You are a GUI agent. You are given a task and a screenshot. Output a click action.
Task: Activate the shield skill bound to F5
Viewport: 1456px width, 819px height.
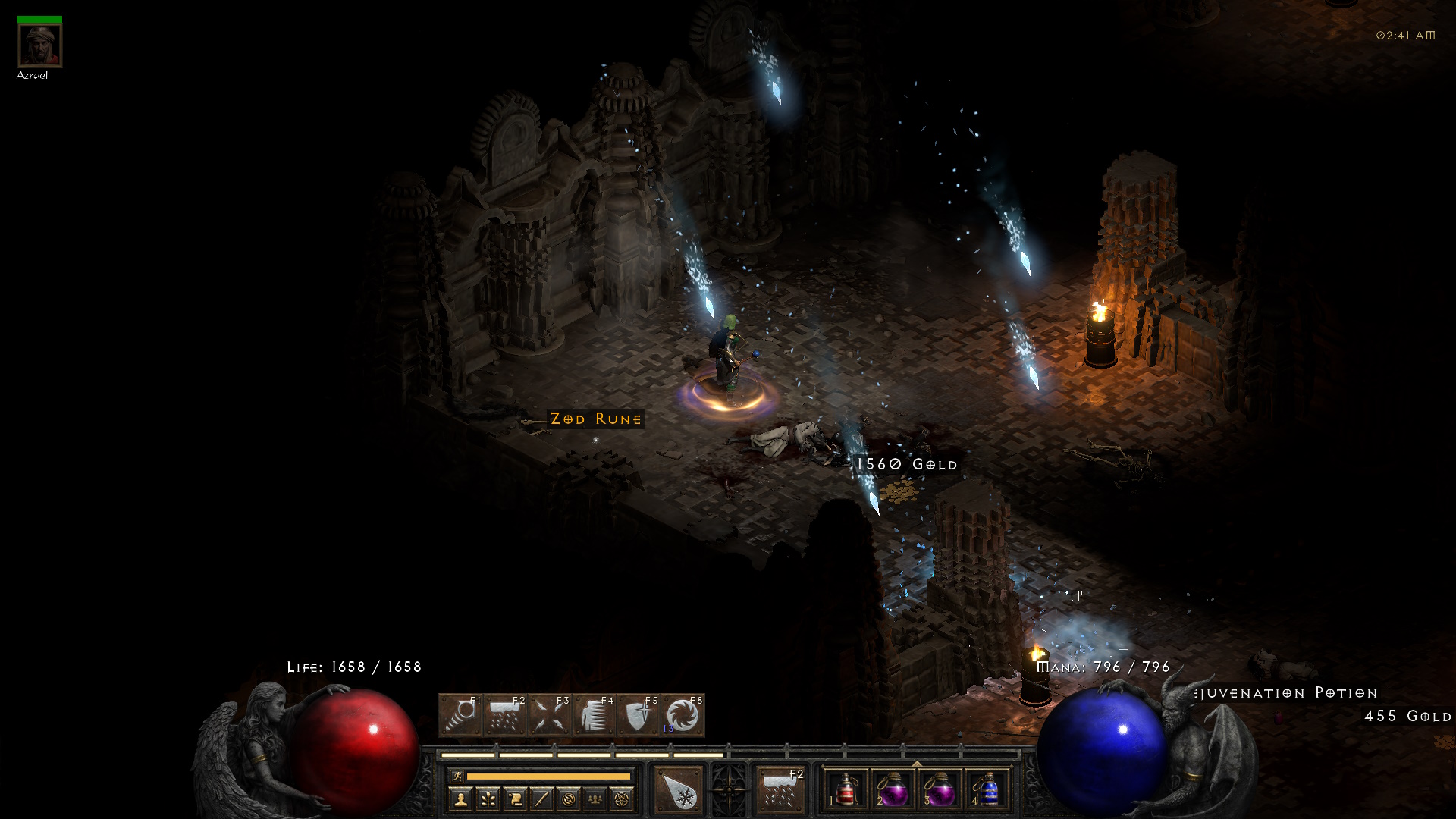(x=639, y=715)
